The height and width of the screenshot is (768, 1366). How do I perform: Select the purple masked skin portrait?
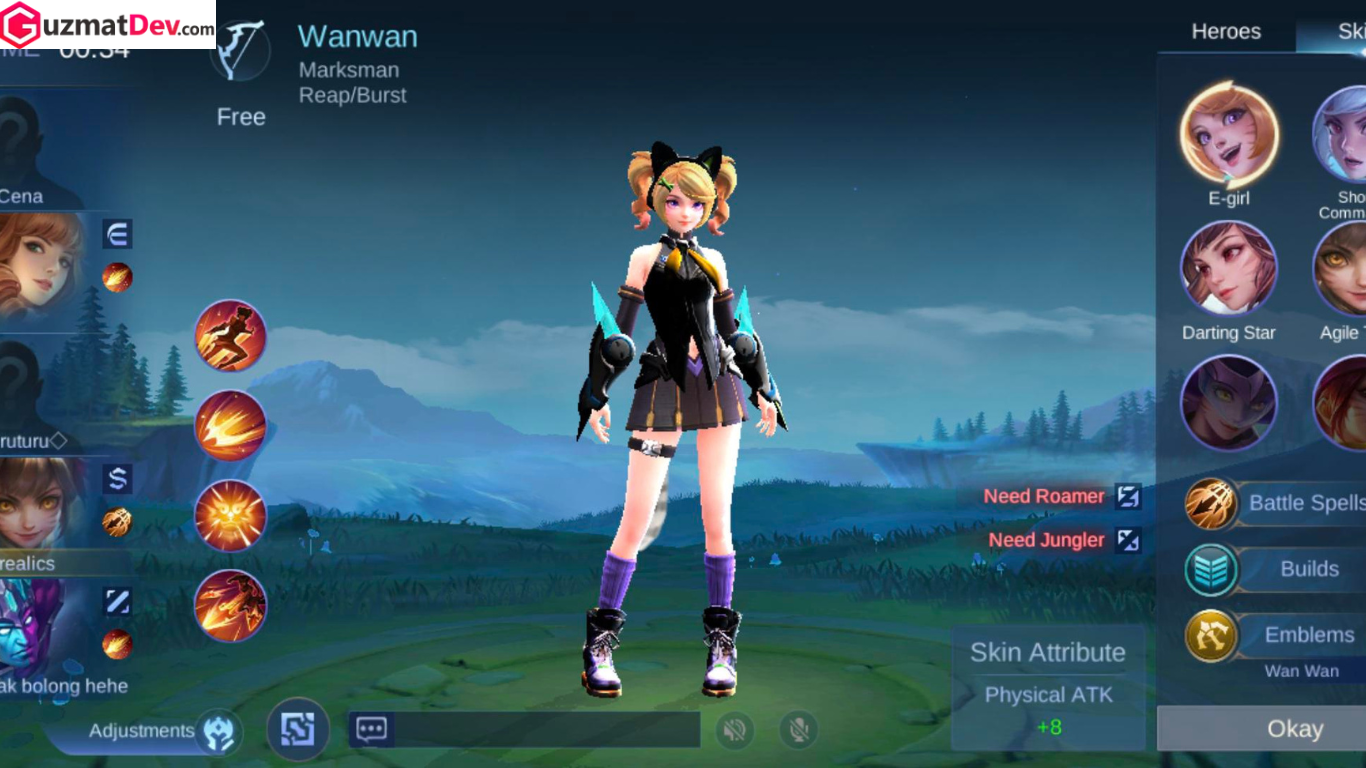[x=1229, y=403]
